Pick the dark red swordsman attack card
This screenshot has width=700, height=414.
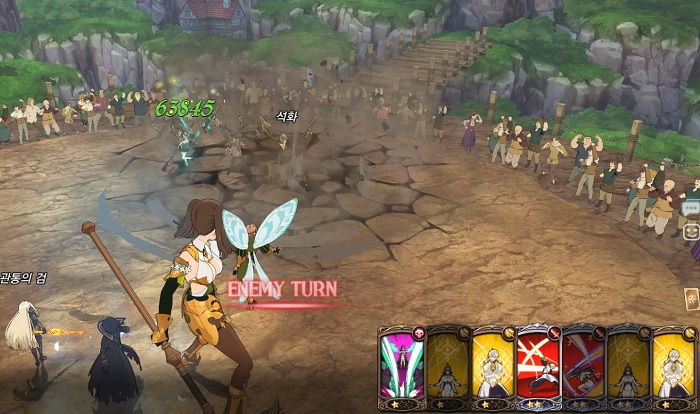pyautogui.click(x=584, y=367)
